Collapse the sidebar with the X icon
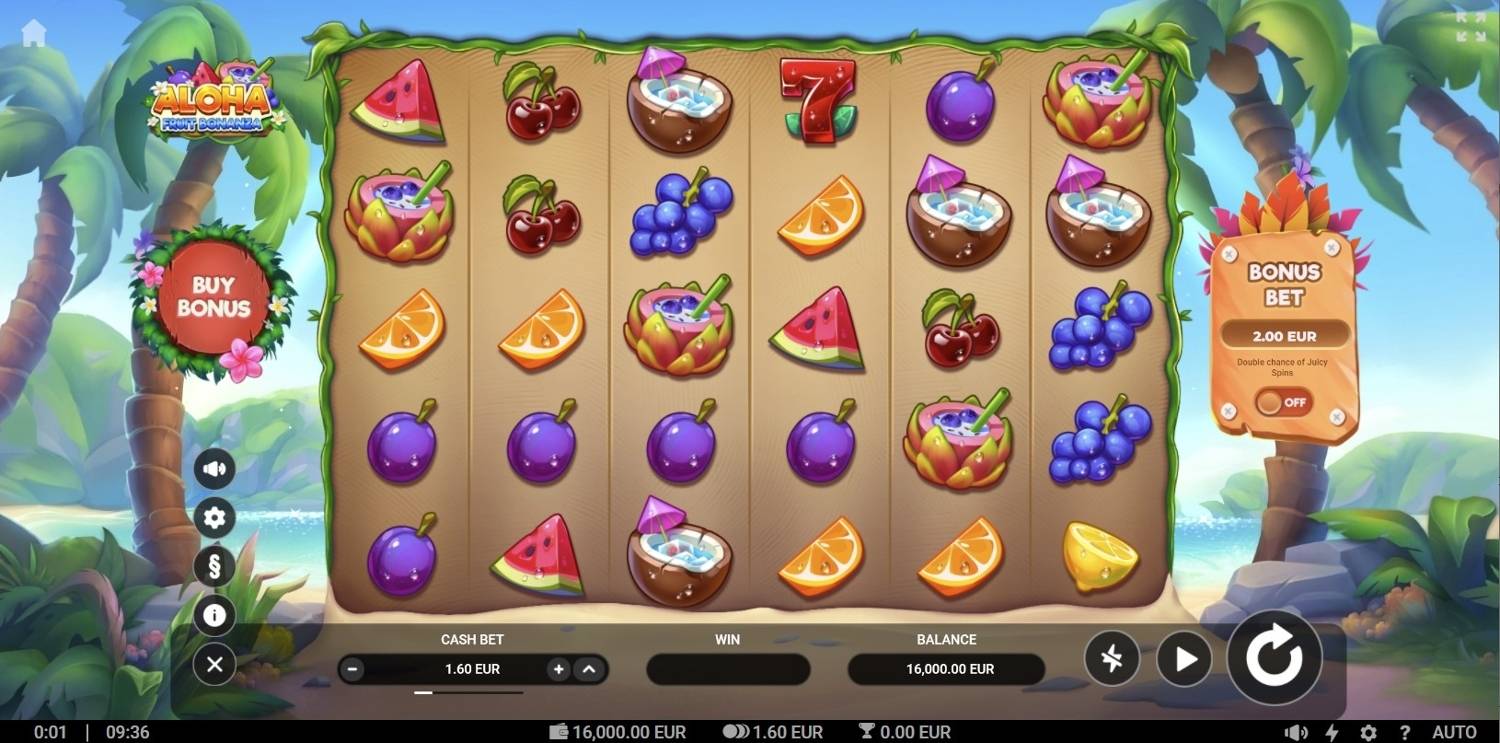This screenshot has width=1500, height=743. click(x=214, y=664)
